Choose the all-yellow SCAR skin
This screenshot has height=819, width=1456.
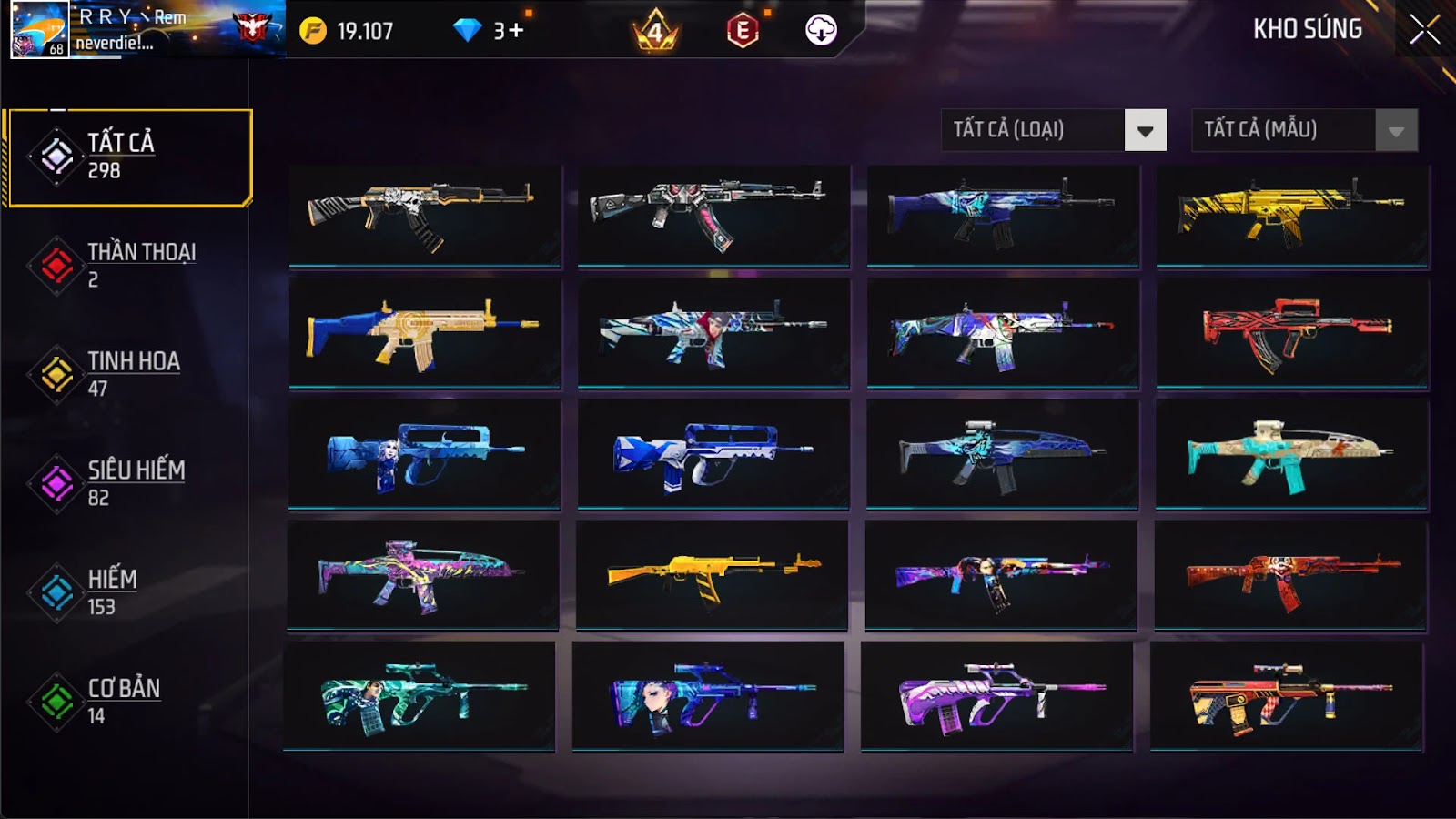pos(1292,215)
